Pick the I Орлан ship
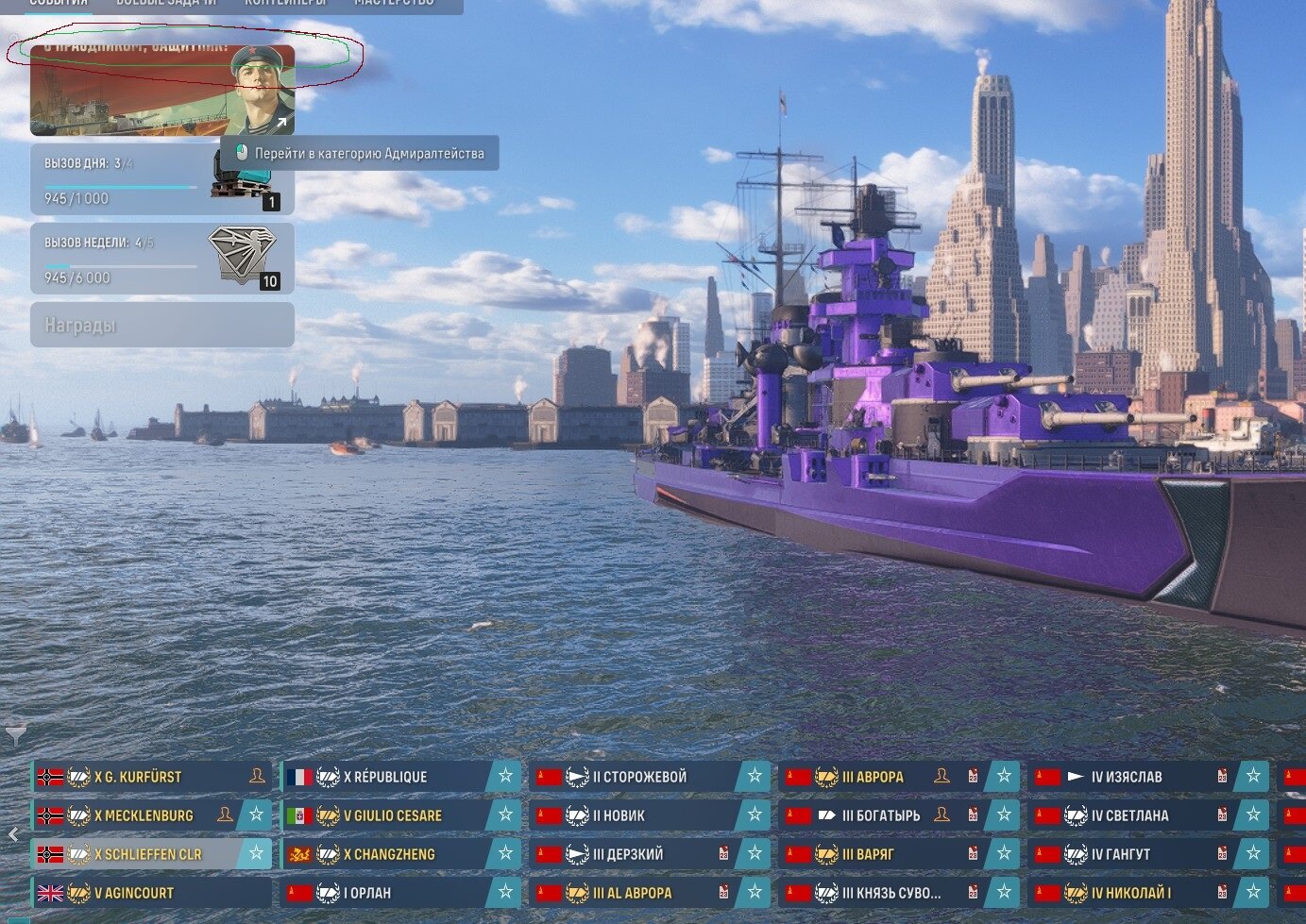Viewport: 1306px width, 924px height. click(387, 893)
